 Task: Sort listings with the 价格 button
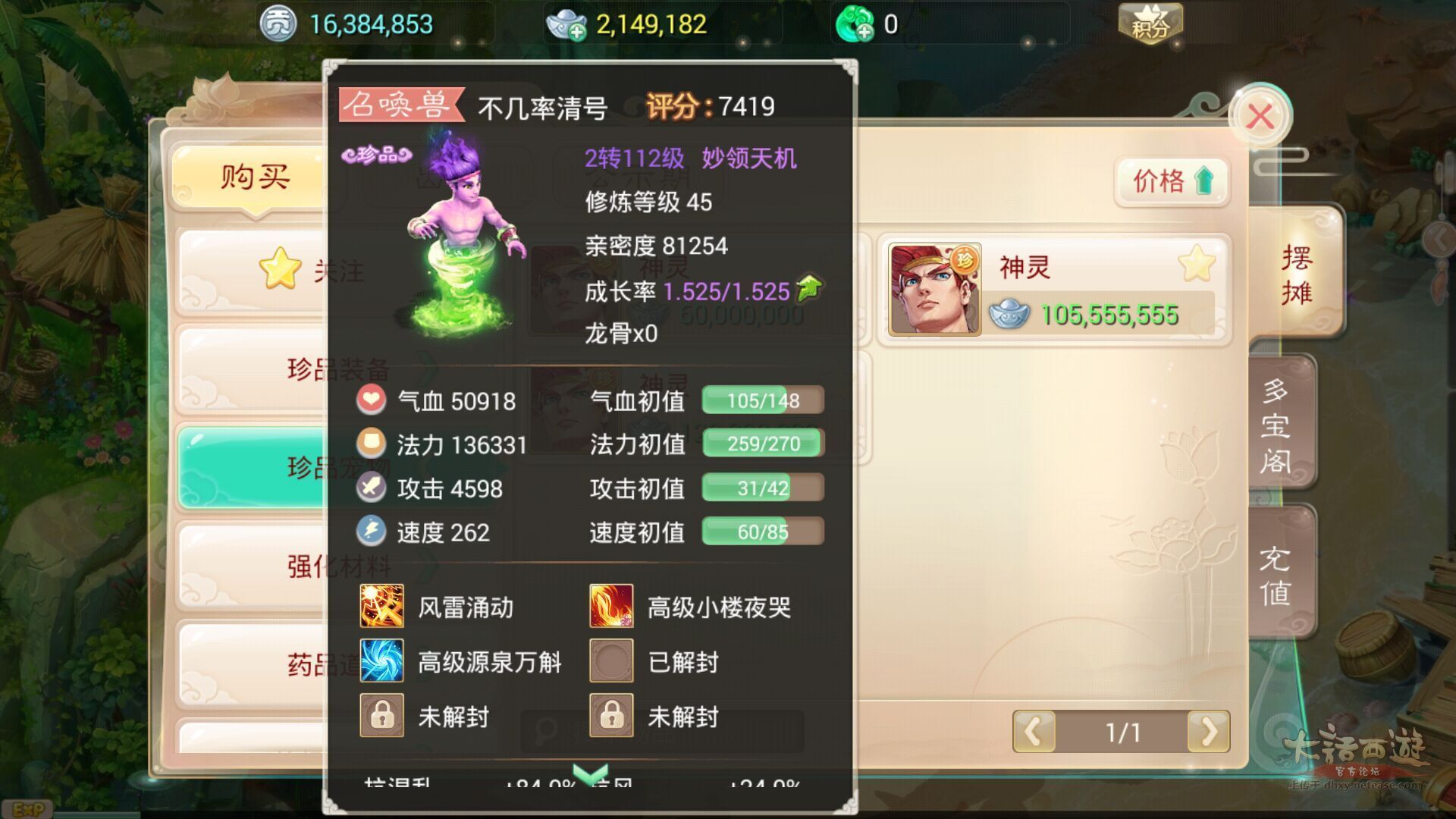coord(1172,181)
